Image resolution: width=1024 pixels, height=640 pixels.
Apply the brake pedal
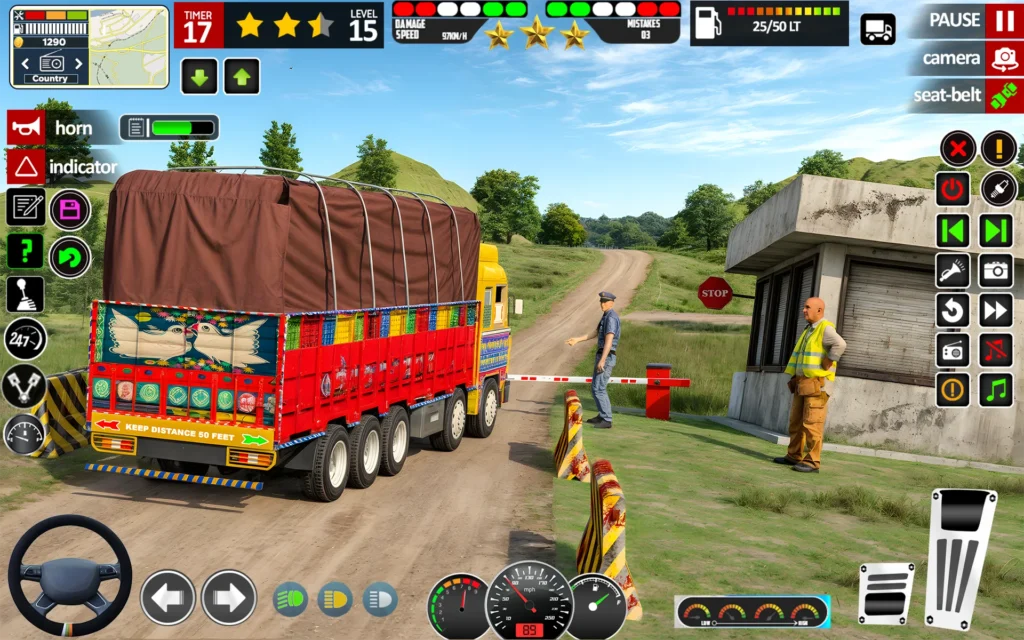click(886, 594)
